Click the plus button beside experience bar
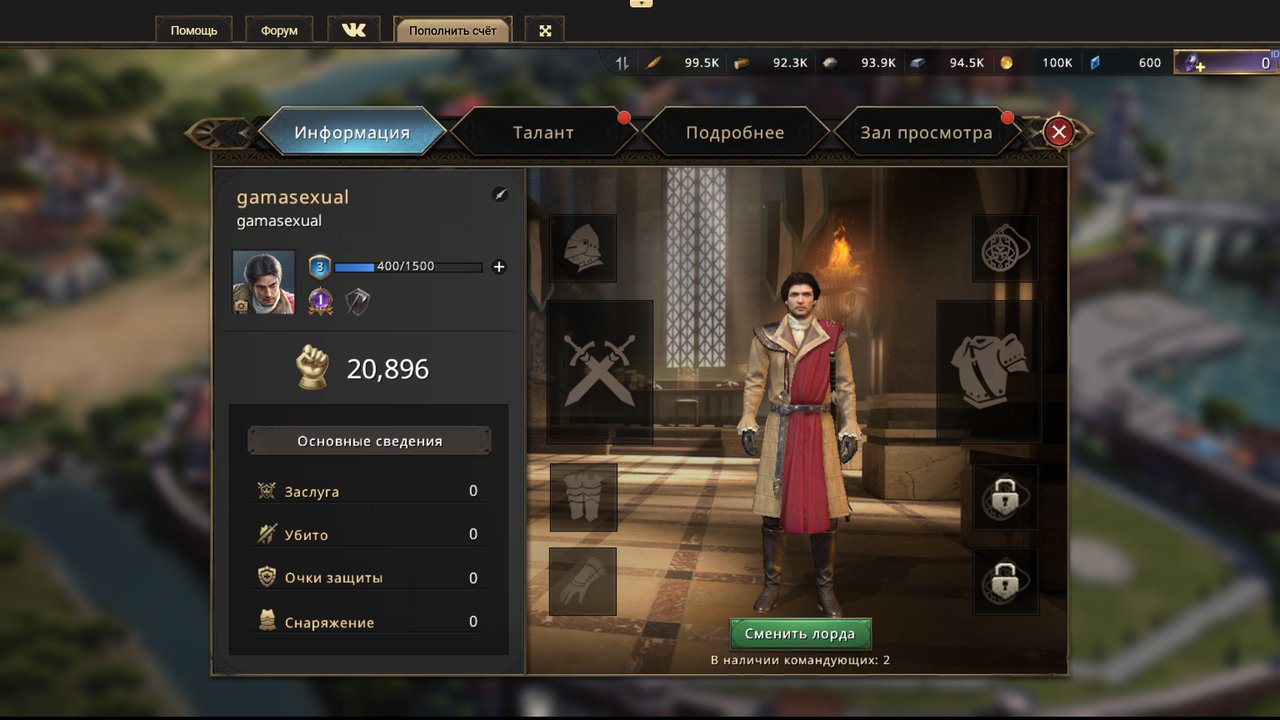This screenshot has width=1280, height=720. point(499,267)
